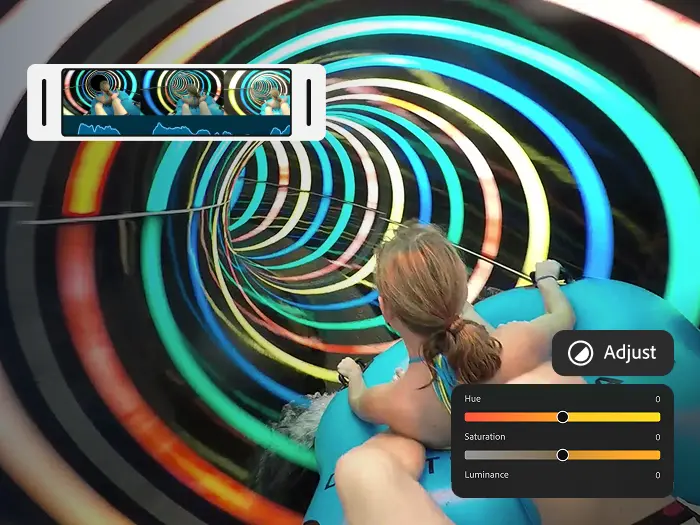This screenshot has height=525, width=700.
Task: Click the Hue slider handle
Action: pos(563,417)
